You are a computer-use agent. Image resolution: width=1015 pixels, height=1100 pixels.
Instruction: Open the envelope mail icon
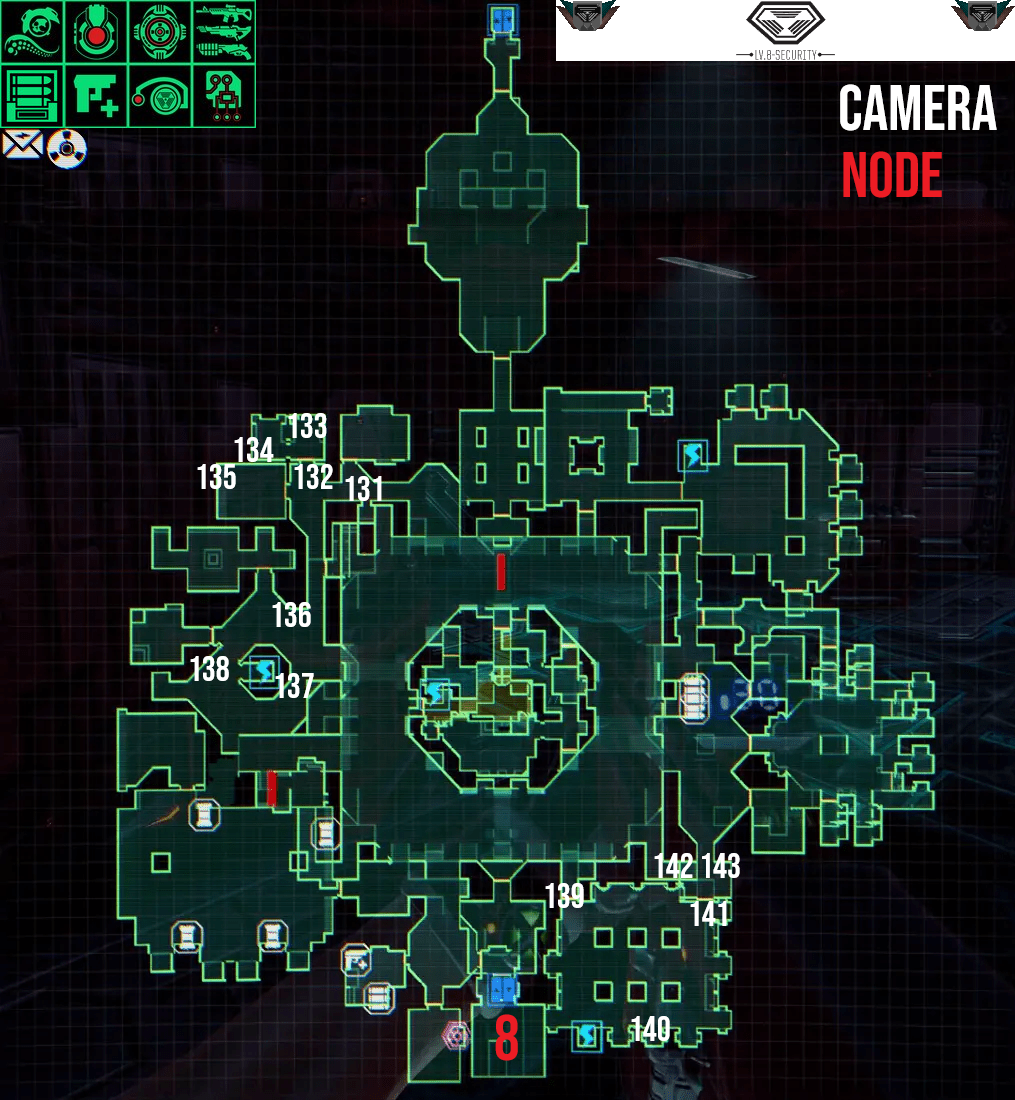point(22,147)
